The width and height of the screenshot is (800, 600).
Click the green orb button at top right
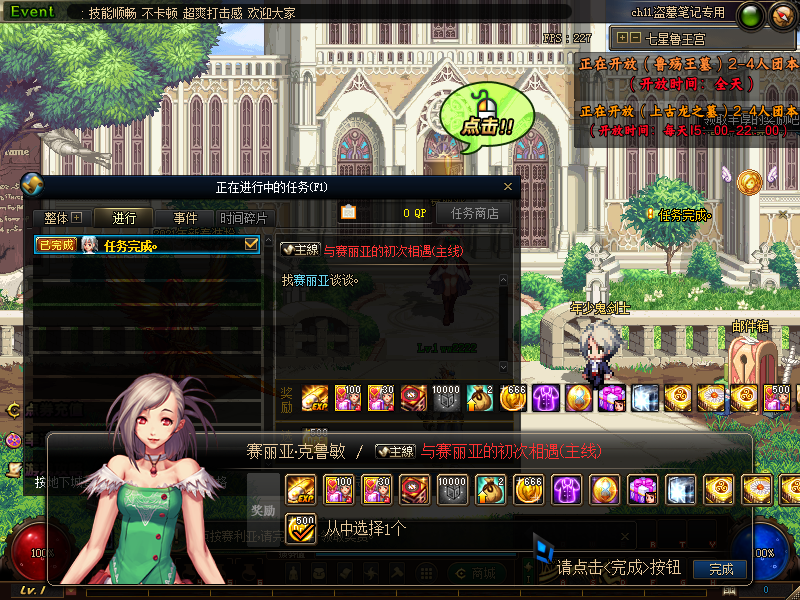[749, 16]
